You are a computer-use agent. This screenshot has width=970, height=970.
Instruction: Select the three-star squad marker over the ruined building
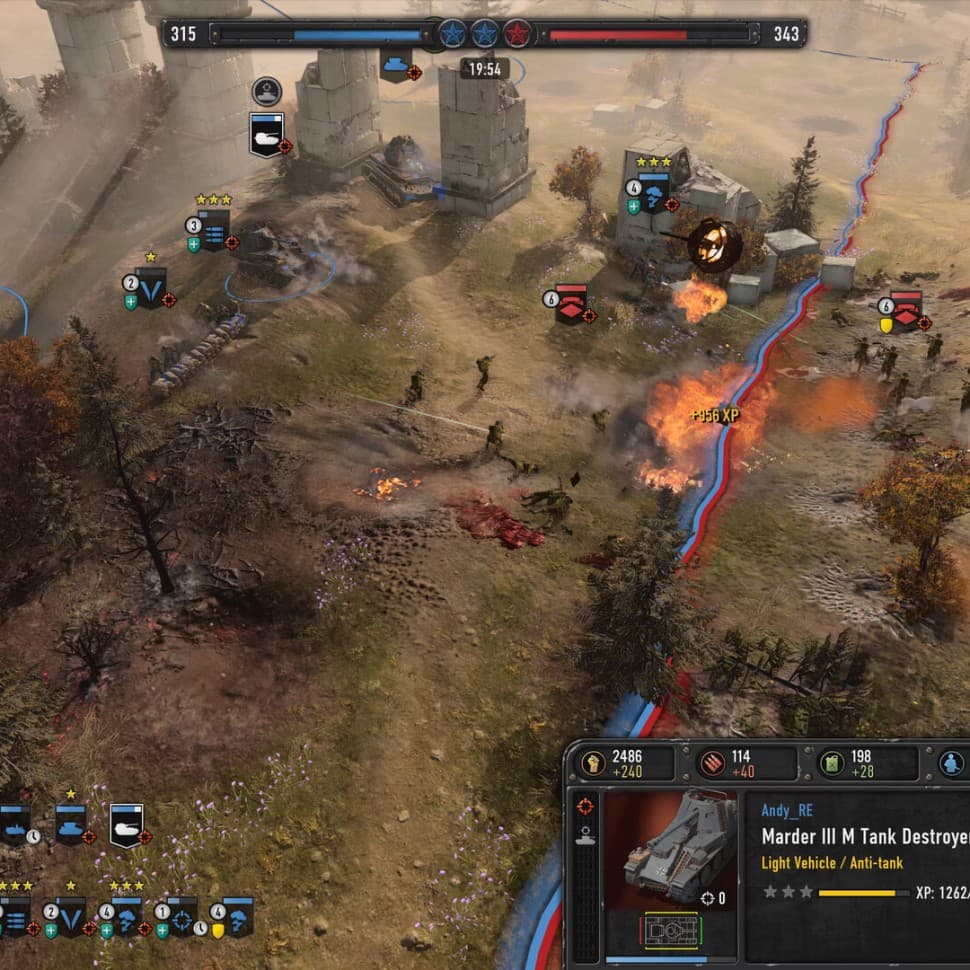click(x=653, y=193)
